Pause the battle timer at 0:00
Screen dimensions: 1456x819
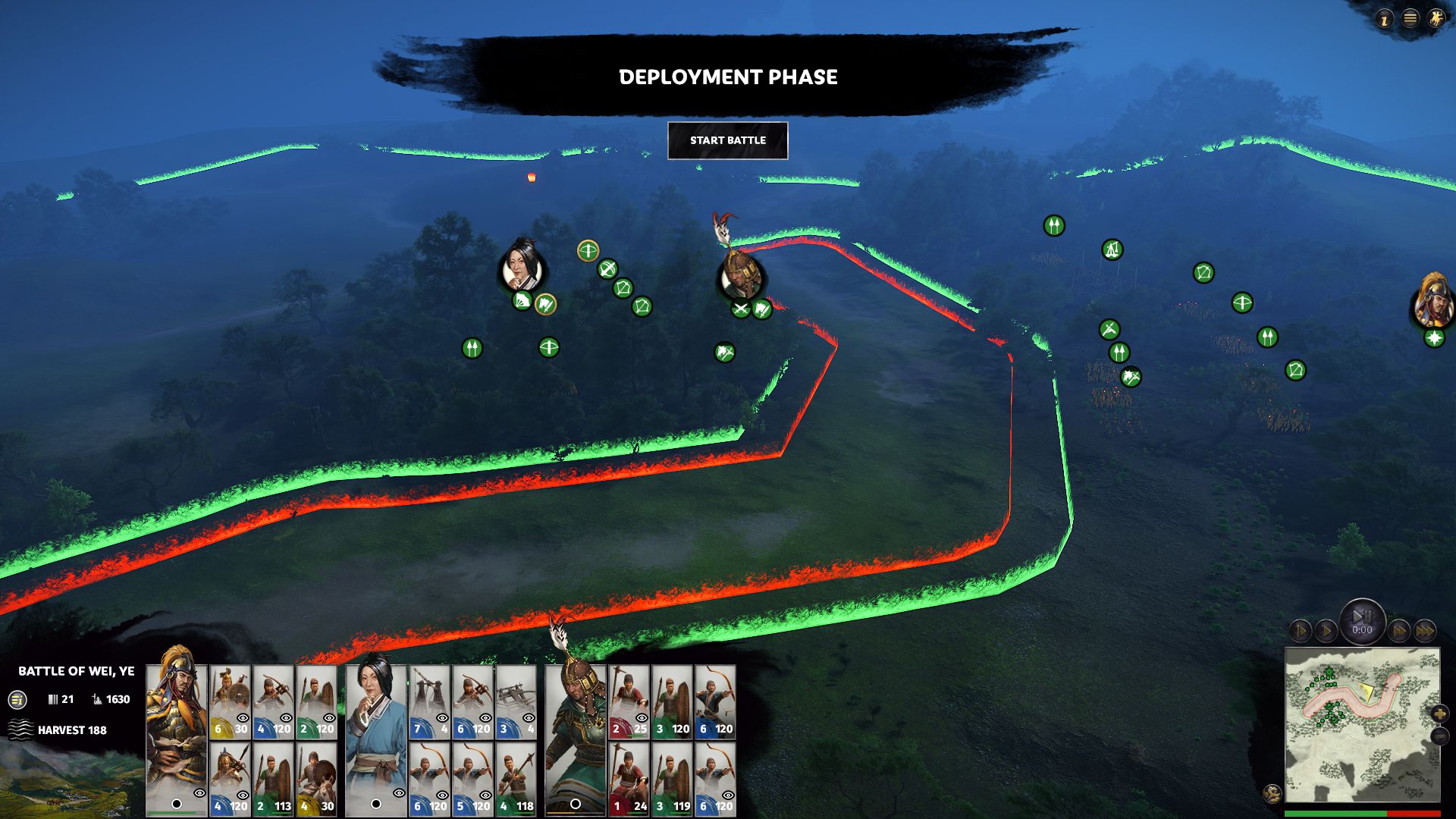1363,620
